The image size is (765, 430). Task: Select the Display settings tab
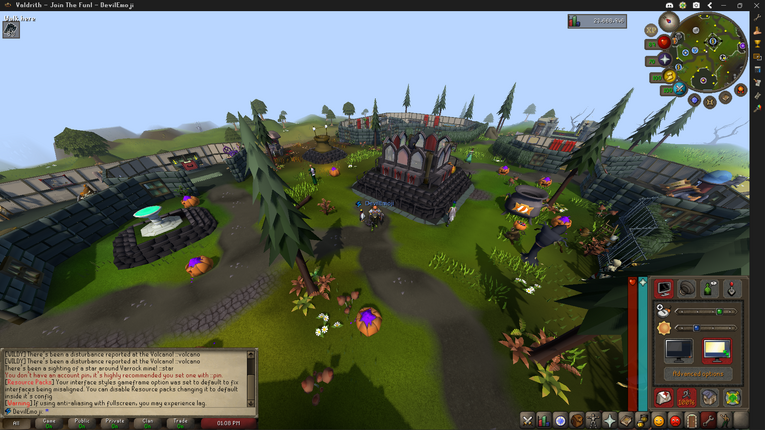pyautogui.click(x=663, y=289)
